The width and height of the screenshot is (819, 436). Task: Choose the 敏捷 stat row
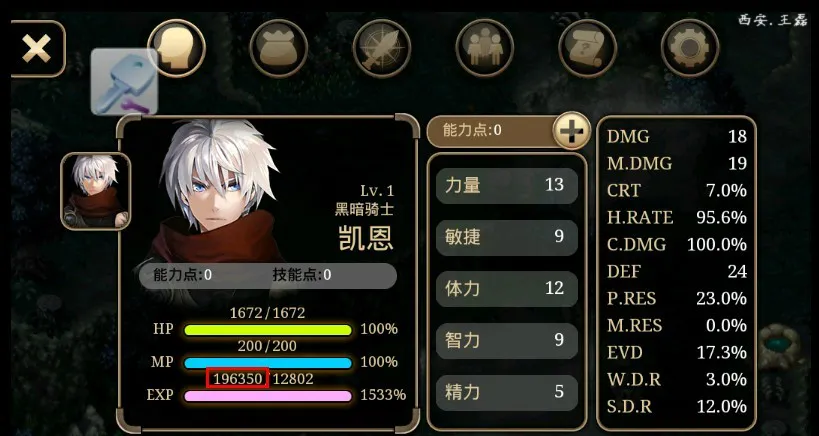[x=506, y=237]
